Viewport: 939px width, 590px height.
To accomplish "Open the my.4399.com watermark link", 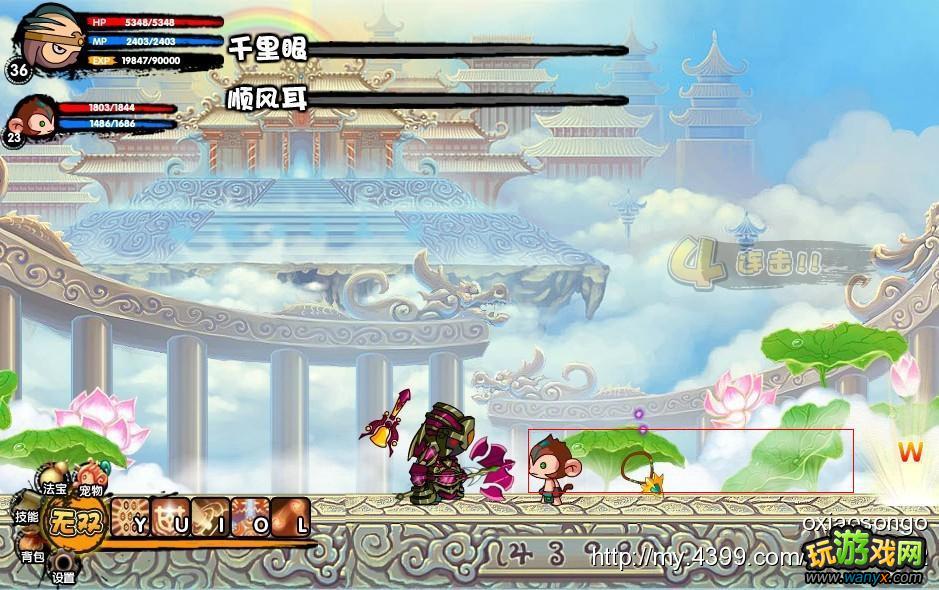I will [x=690, y=556].
